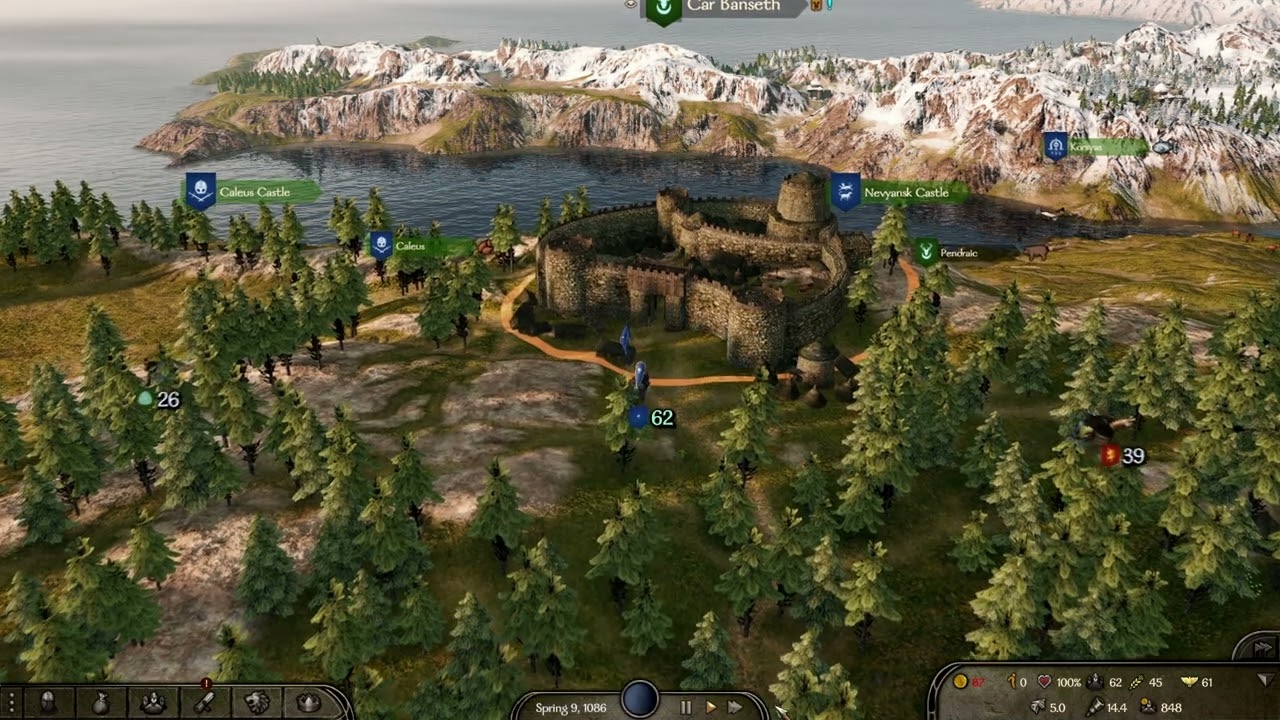Screen dimensions: 1280x720
Task: Select the Nevyansk Castle nameplate
Action: [x=904, y=192]
